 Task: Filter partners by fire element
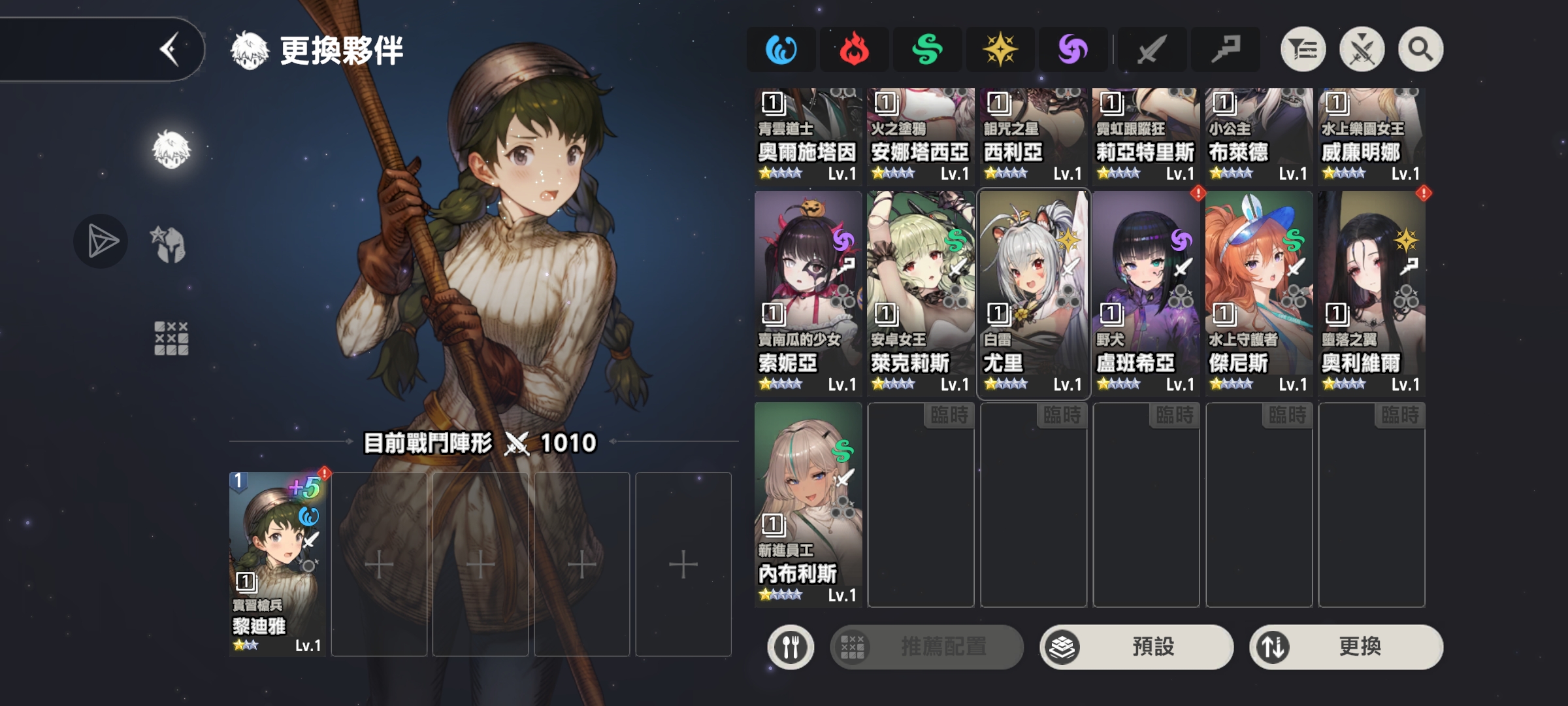point(854,50)
